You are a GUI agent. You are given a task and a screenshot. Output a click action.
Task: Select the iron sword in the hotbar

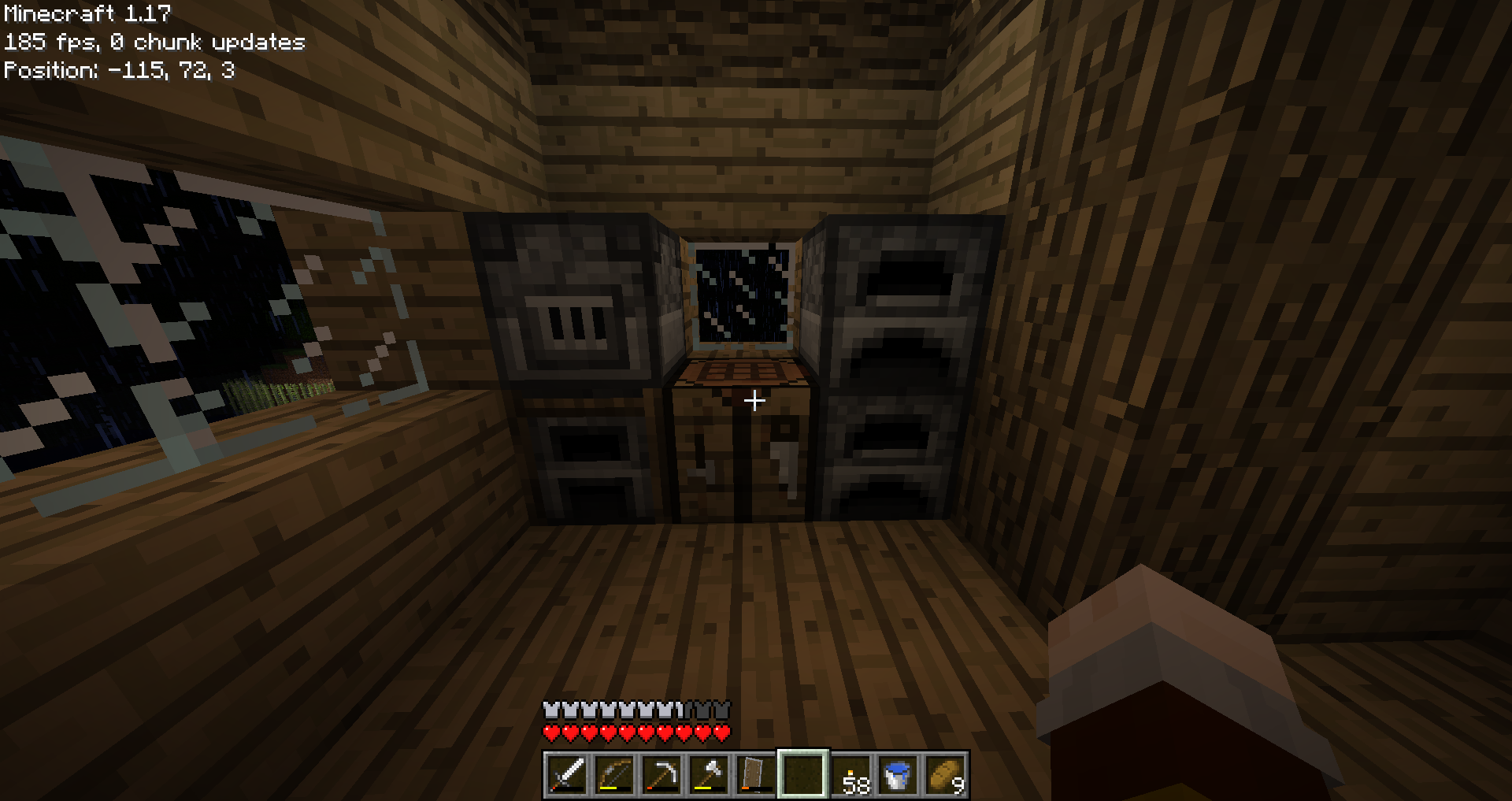[565, 775]
